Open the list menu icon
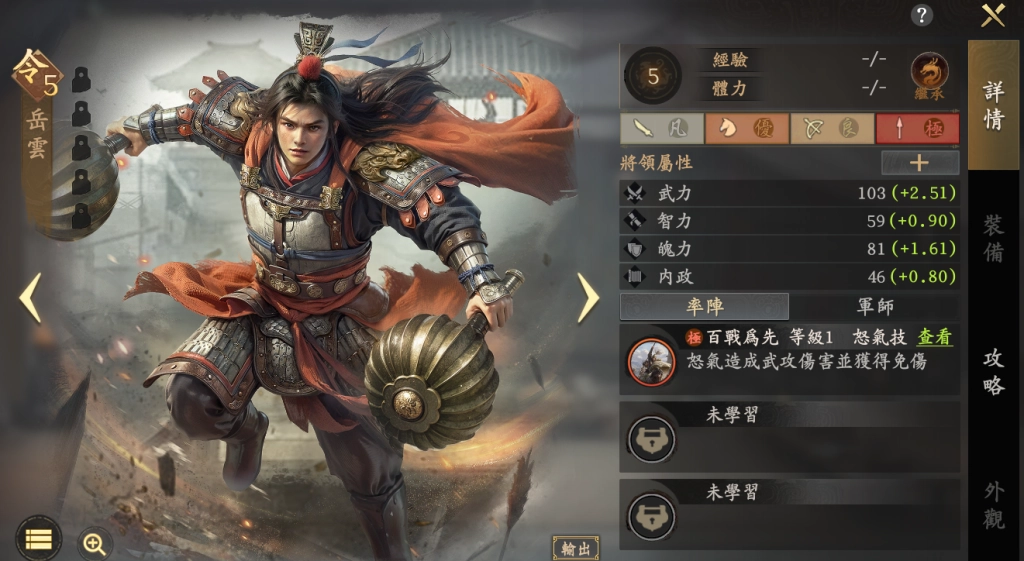 (38, 538)
